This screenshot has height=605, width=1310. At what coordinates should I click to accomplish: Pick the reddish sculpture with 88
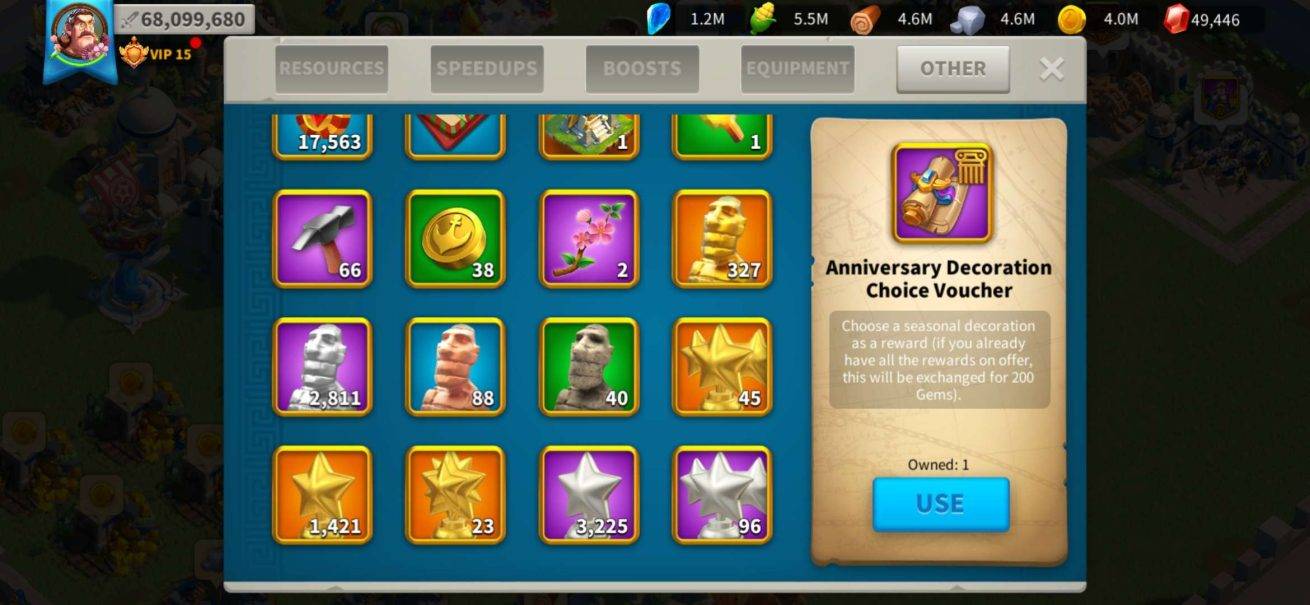point(455,367)
